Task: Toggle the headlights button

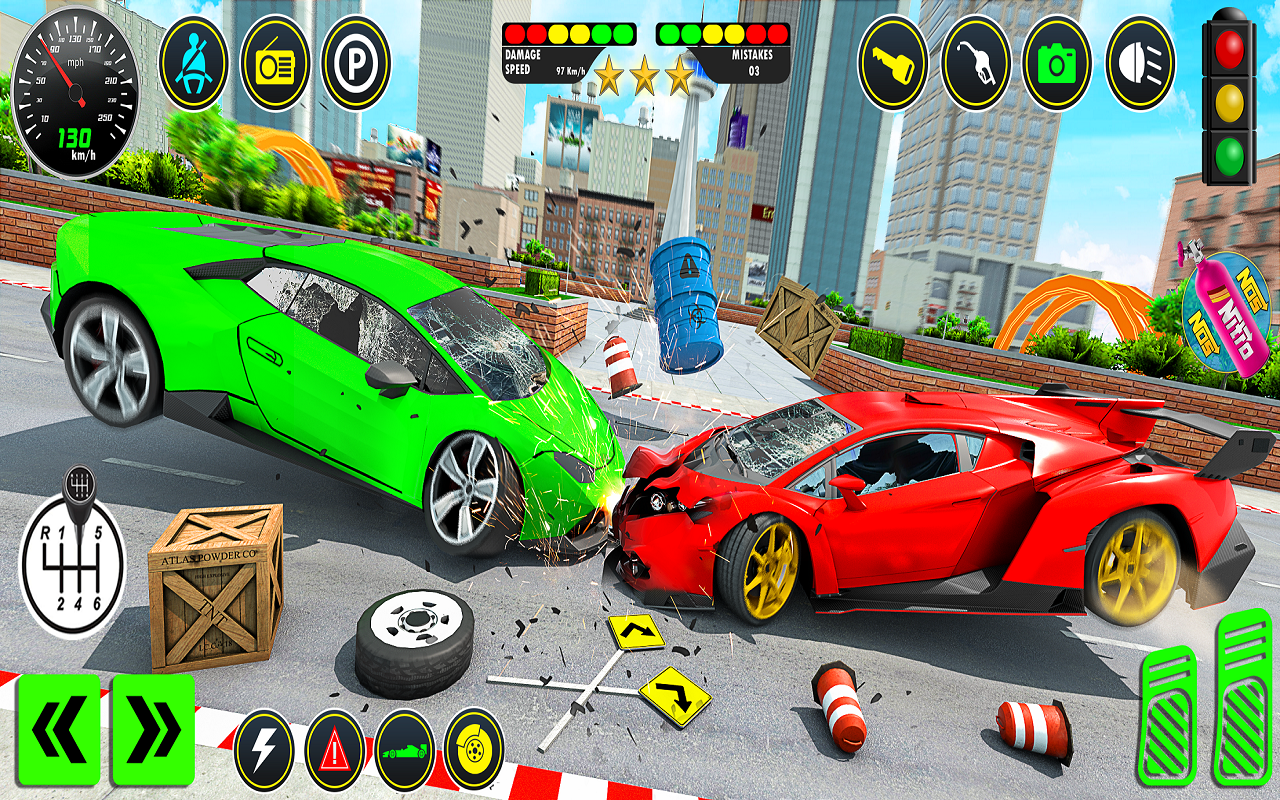Action: tap(1139, 62)
